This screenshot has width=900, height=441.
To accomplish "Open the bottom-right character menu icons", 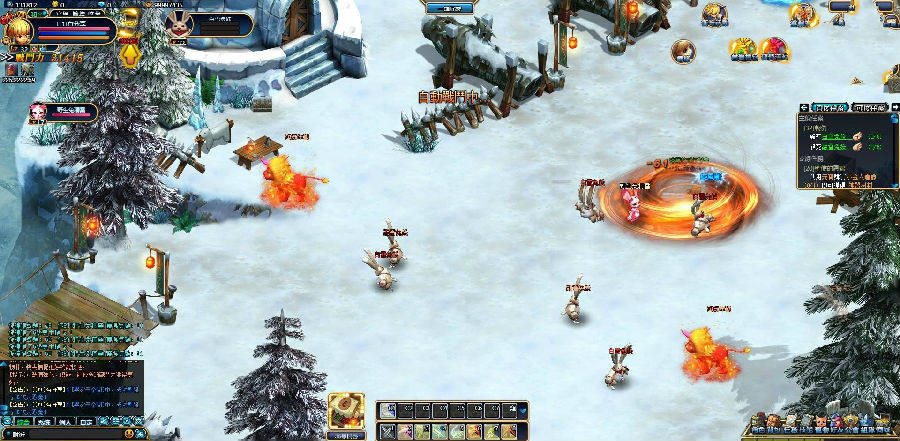I will [x=820, y=424].
